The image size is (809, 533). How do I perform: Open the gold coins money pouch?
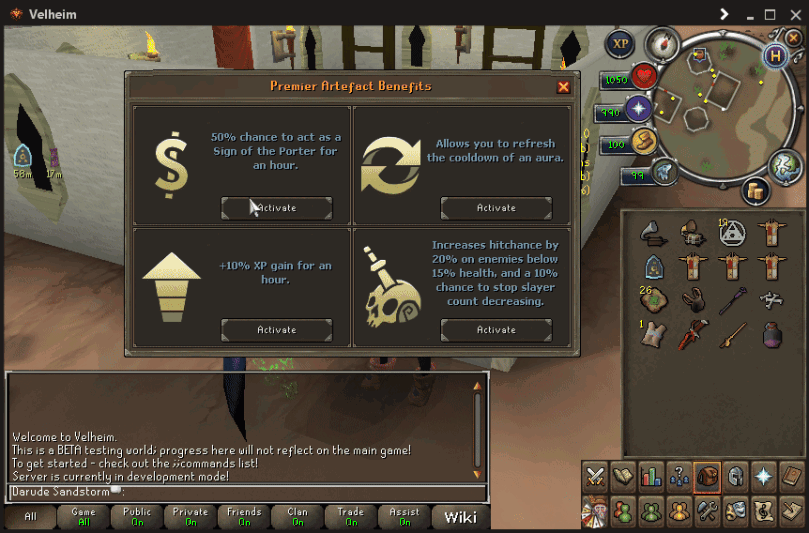coord(755,189)
